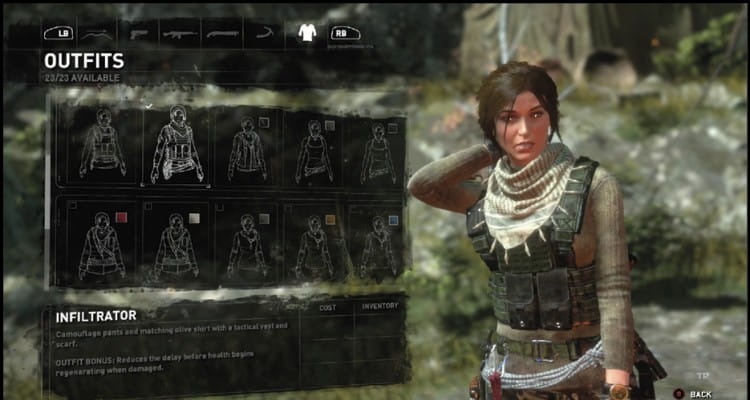Choose the highlighted Infiltrator outfit tile

pos(176,147)
